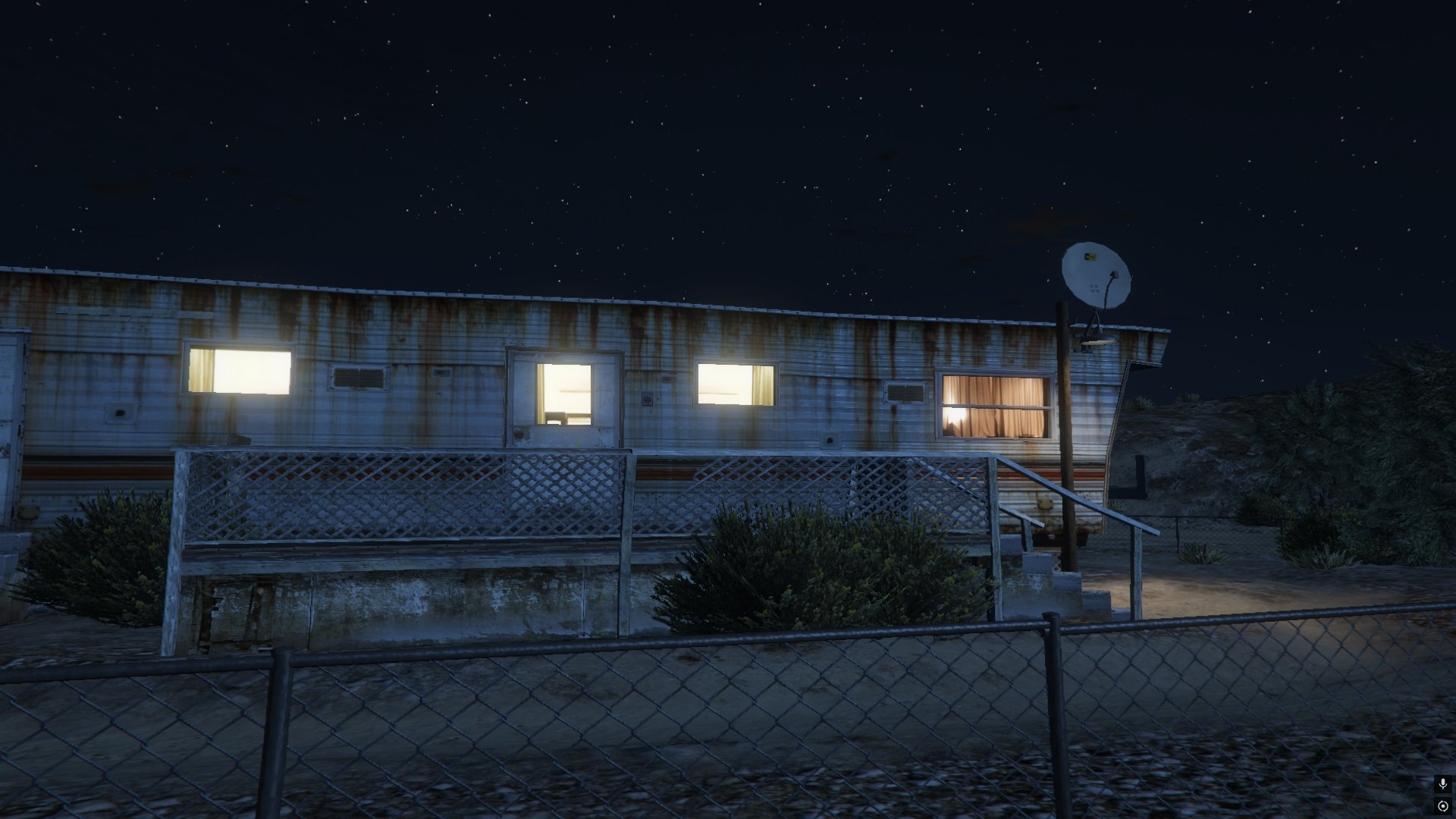Click the instant replay recording icon

tap(1442, 805)
